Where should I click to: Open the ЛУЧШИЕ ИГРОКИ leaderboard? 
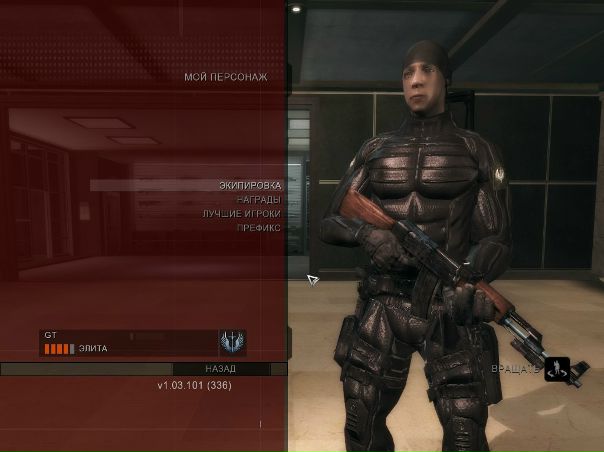click(x=241, y=213)
